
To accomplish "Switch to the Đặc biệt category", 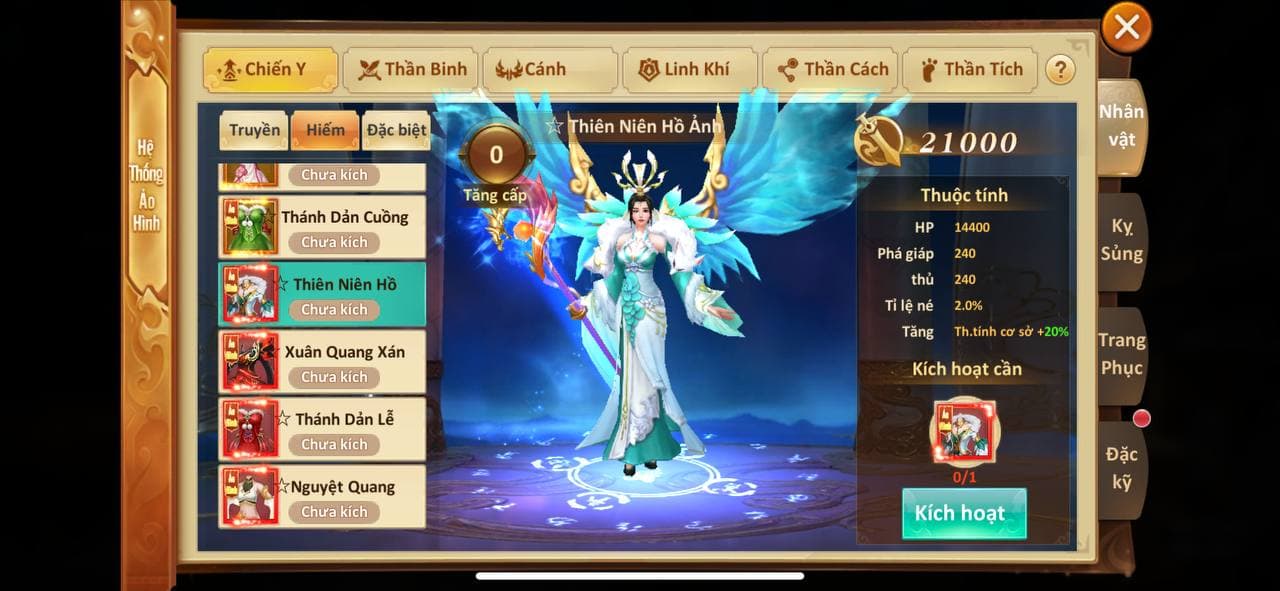I will pos(396,130).
